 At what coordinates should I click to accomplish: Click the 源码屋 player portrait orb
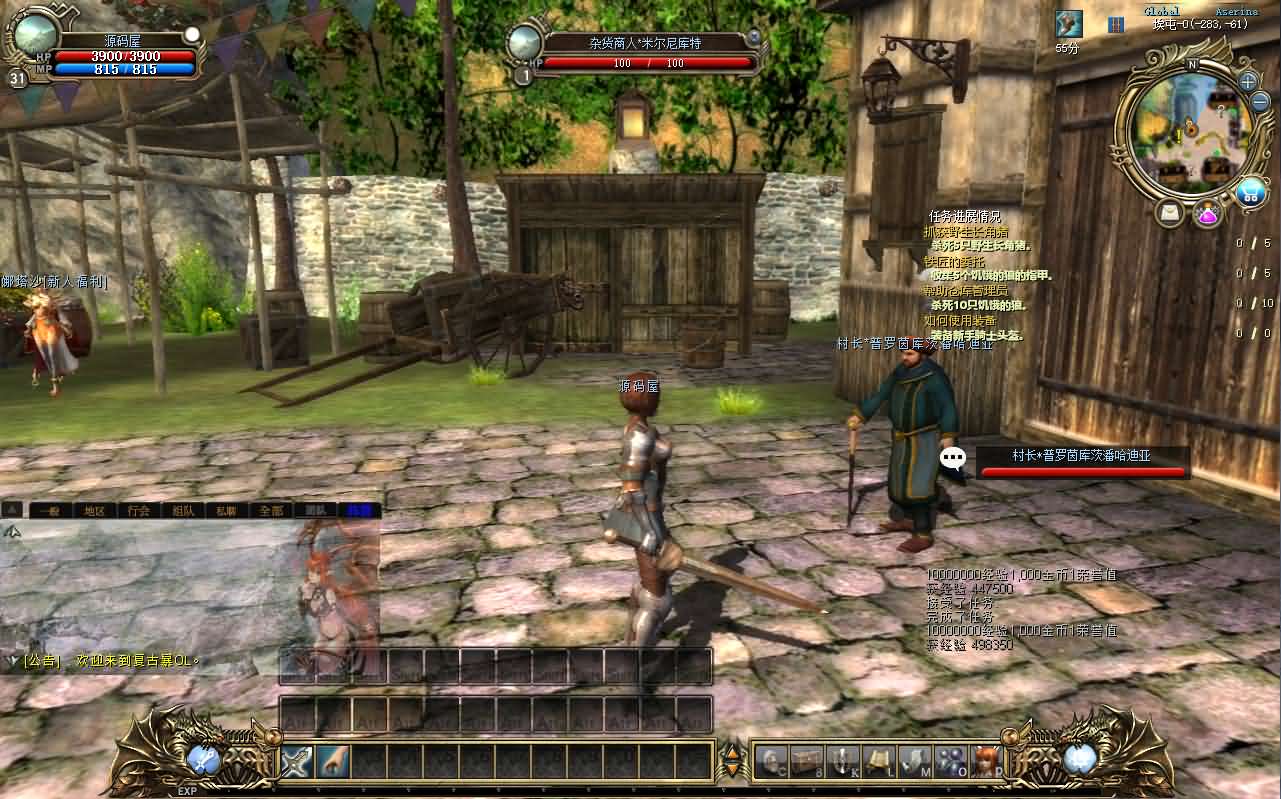pos(36,34)
